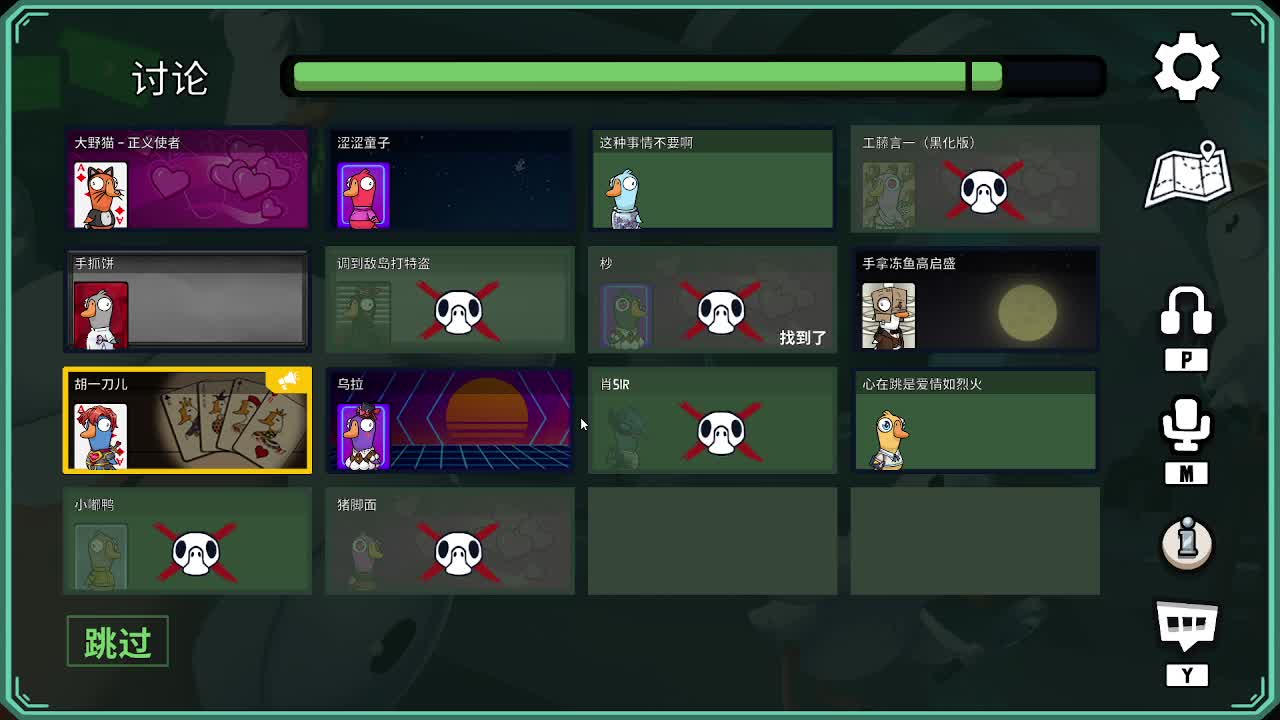The width and height of the screenshot is (1280, 720).
Task: Select 手拿冻鱼高启盛's card
Action: click(x=975, y=298)
